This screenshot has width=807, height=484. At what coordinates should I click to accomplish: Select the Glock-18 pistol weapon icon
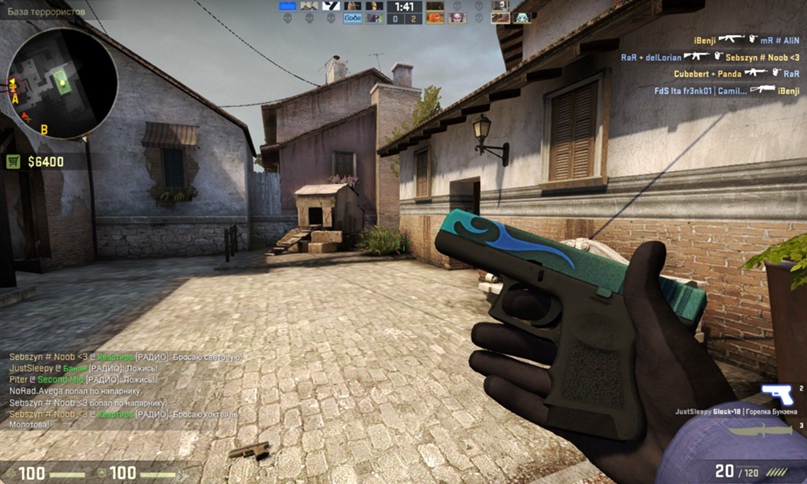point(776,394)
